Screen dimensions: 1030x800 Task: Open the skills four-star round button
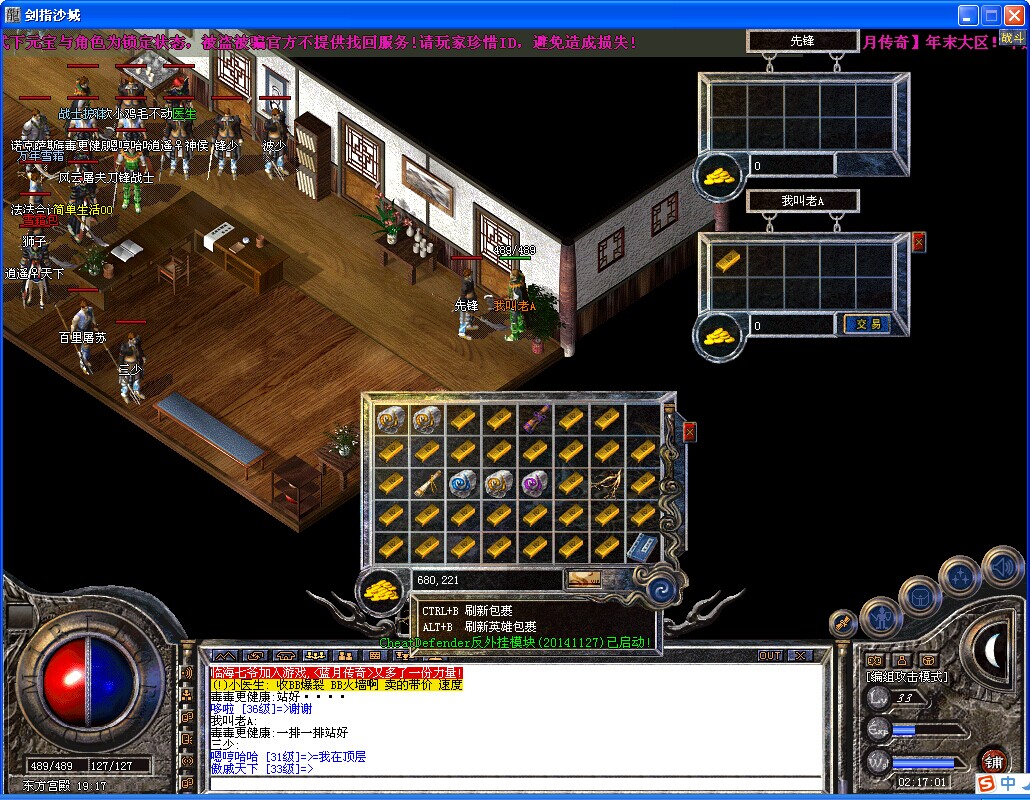click(x=961, y=577)
